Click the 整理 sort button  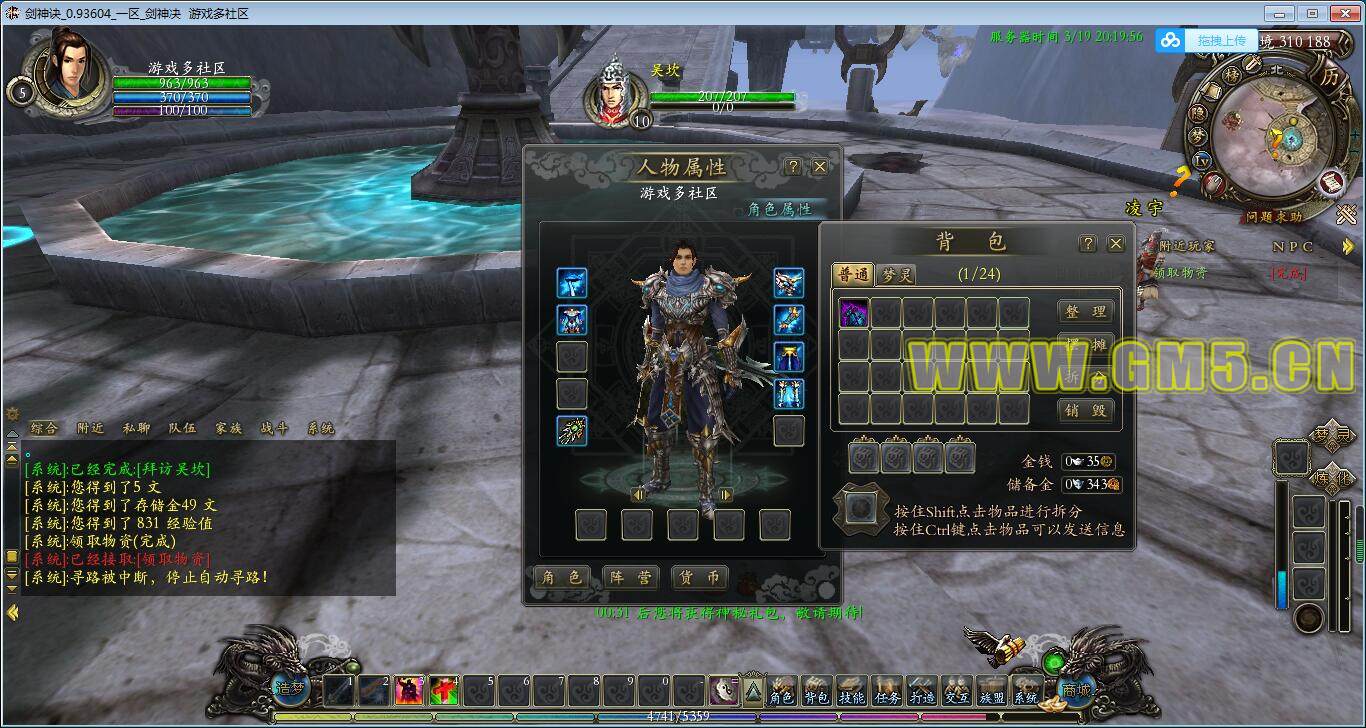(1085, 312)
